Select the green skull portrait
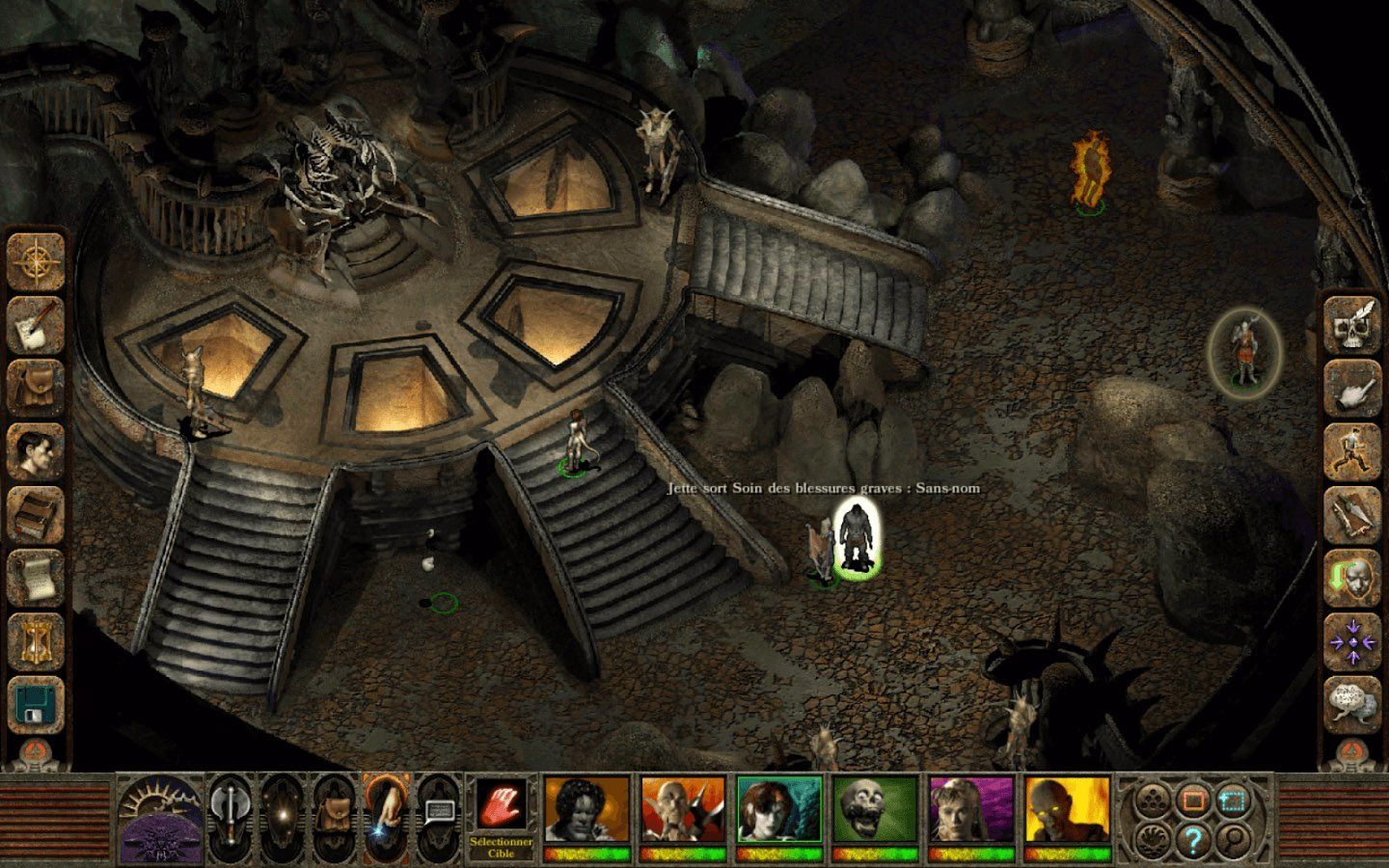Viewport: 1389px width, 868px height. 875,810
